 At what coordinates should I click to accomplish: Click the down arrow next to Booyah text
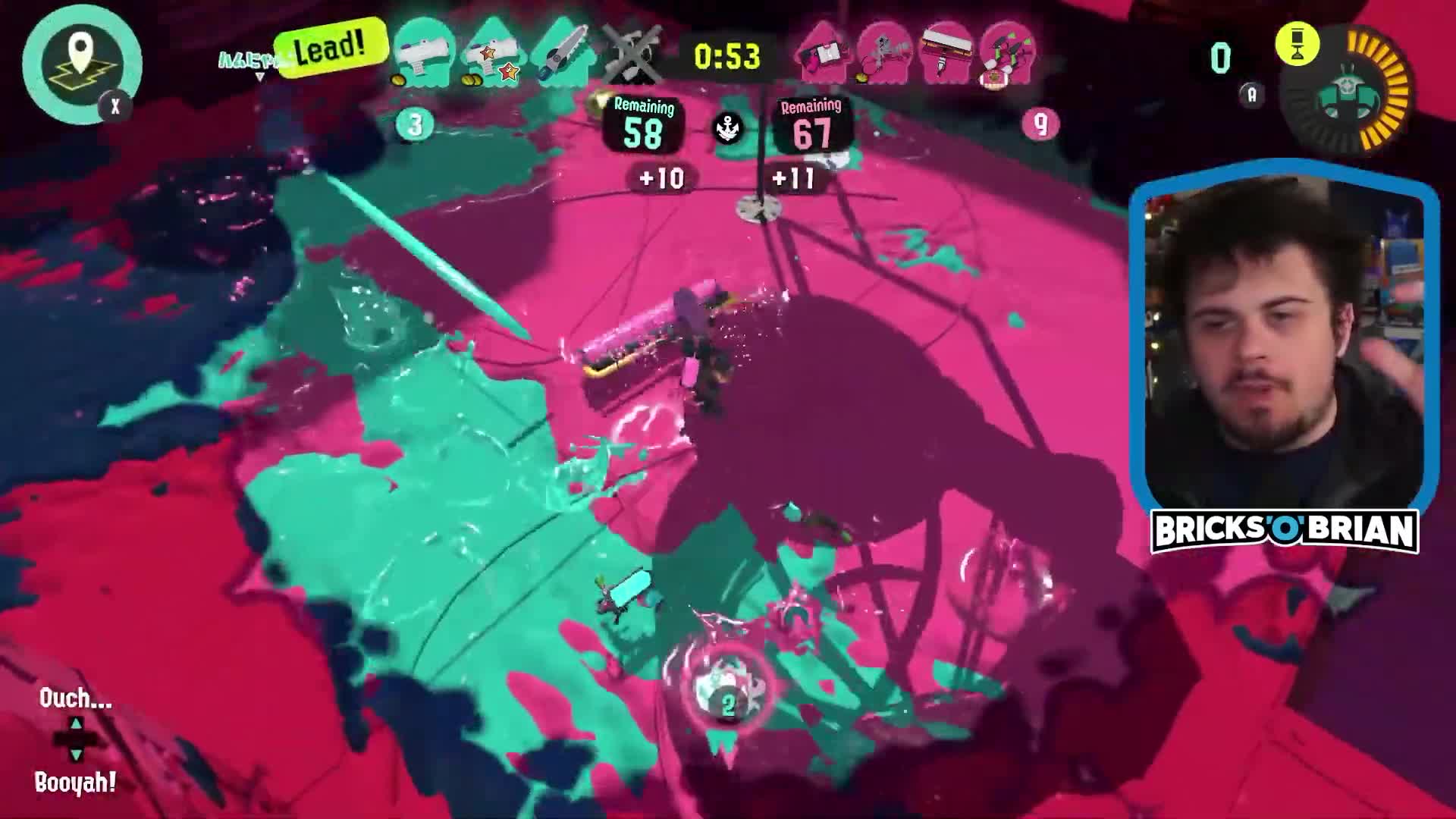pos(76,755)
